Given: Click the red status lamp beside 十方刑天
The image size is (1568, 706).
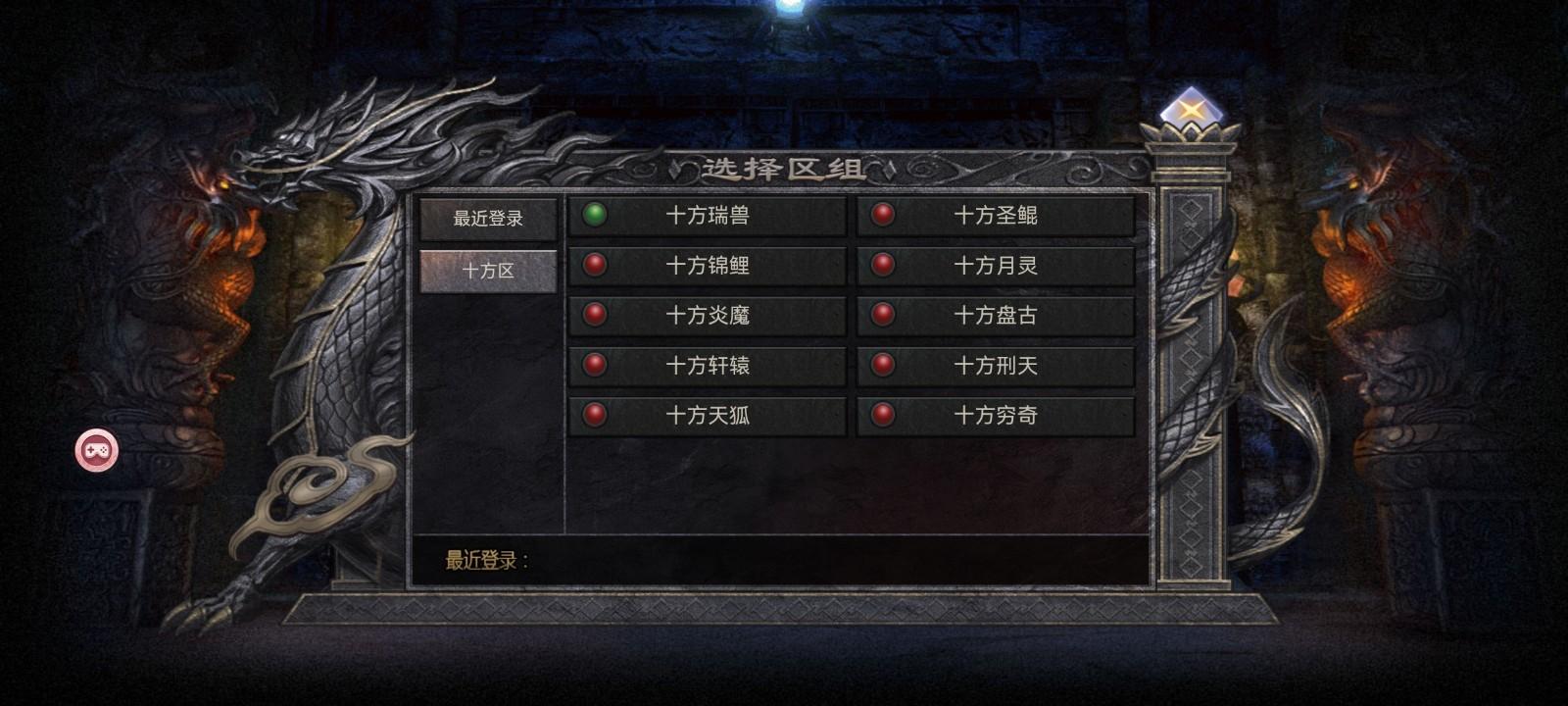Looking at the screenshot, I should click(881, 366).
